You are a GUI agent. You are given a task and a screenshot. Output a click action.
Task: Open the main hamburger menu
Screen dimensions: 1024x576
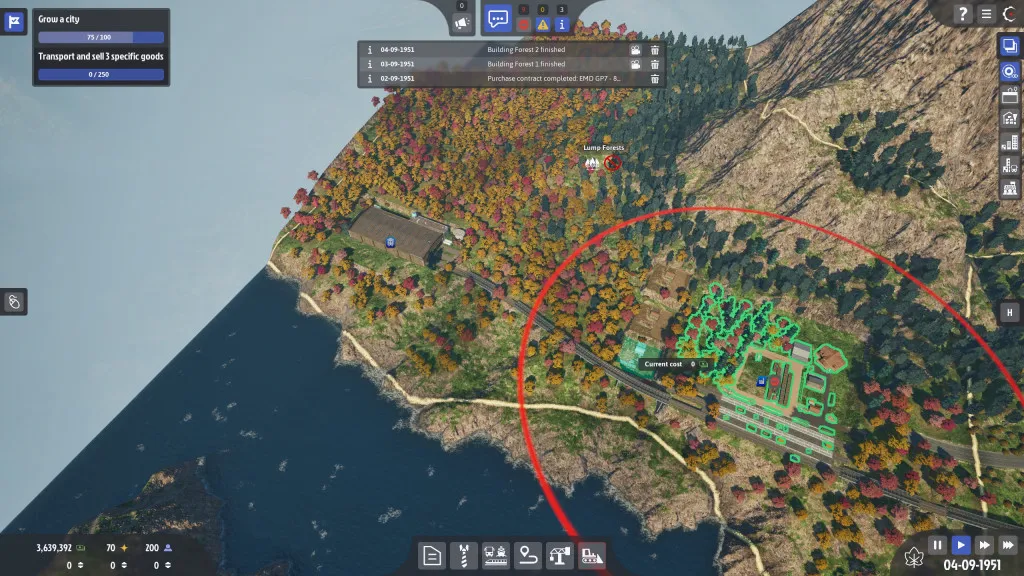[987, 13]
